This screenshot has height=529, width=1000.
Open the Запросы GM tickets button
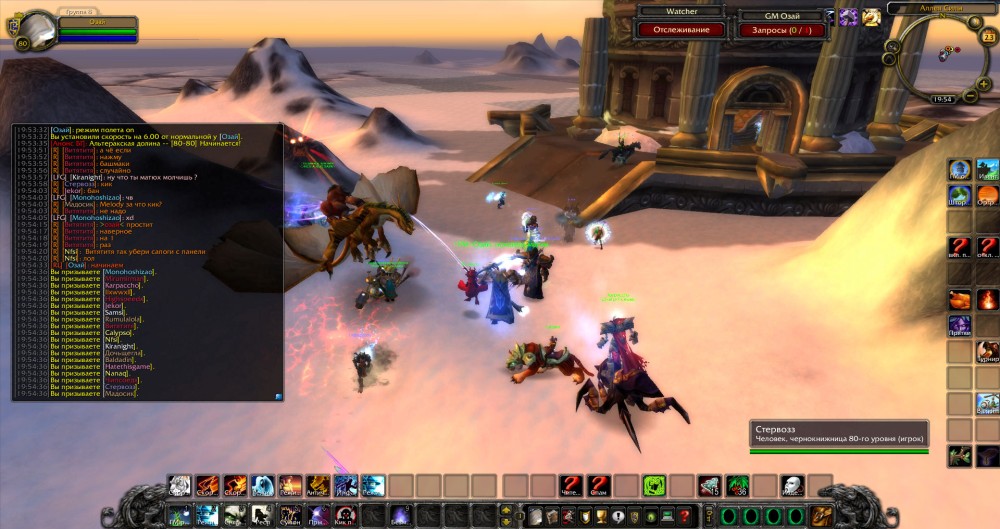tap(780, 30)
